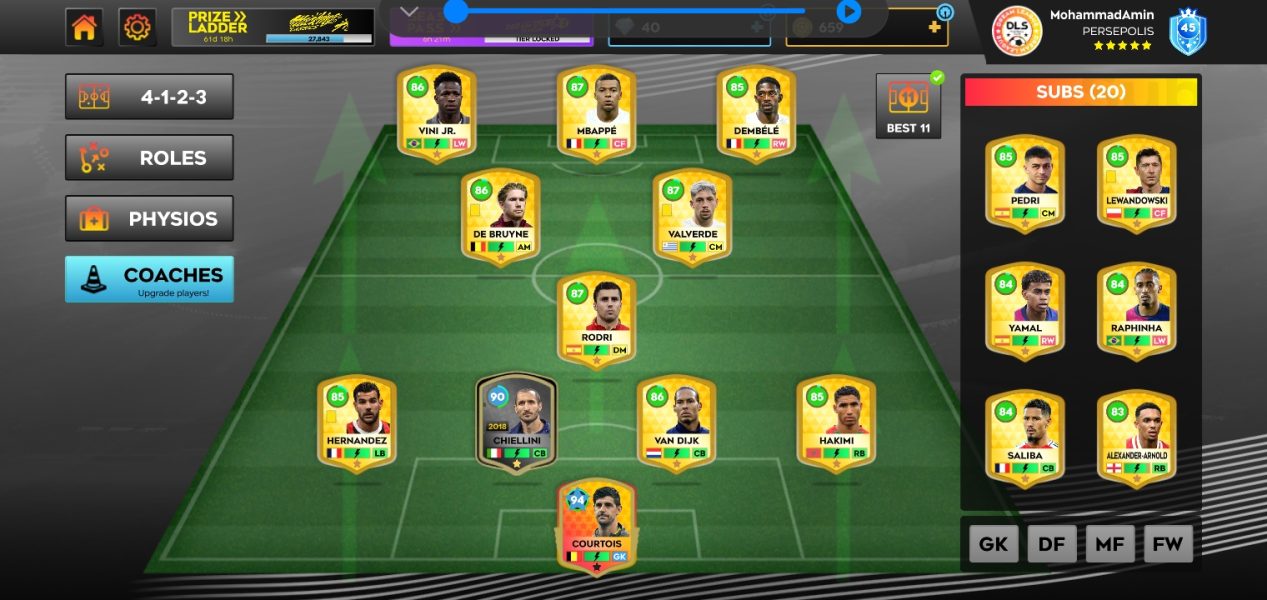Filter subs by MF
The image size is (1267, 600).
(1110, 544)
